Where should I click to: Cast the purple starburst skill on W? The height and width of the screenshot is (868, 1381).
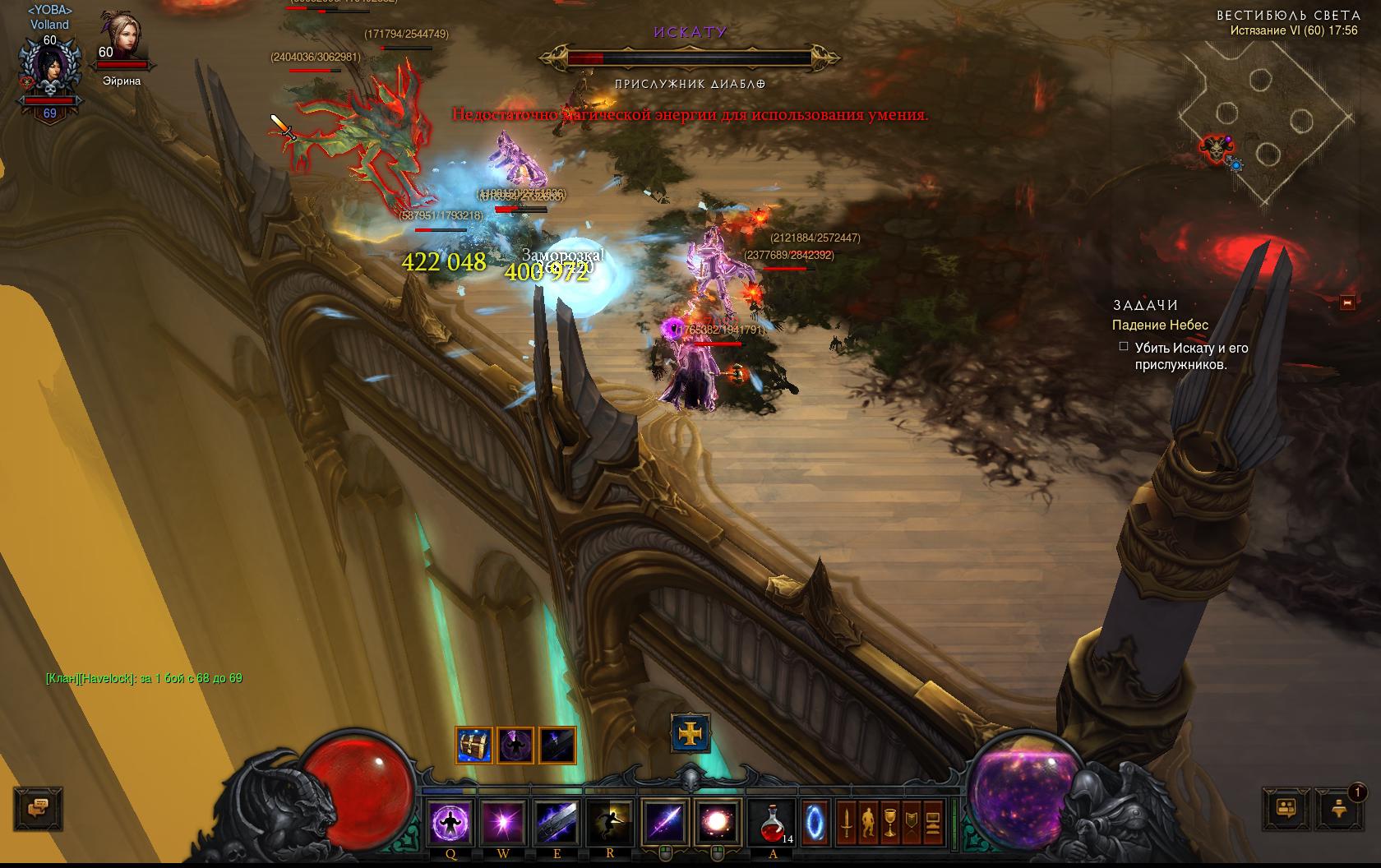(503, 821)
